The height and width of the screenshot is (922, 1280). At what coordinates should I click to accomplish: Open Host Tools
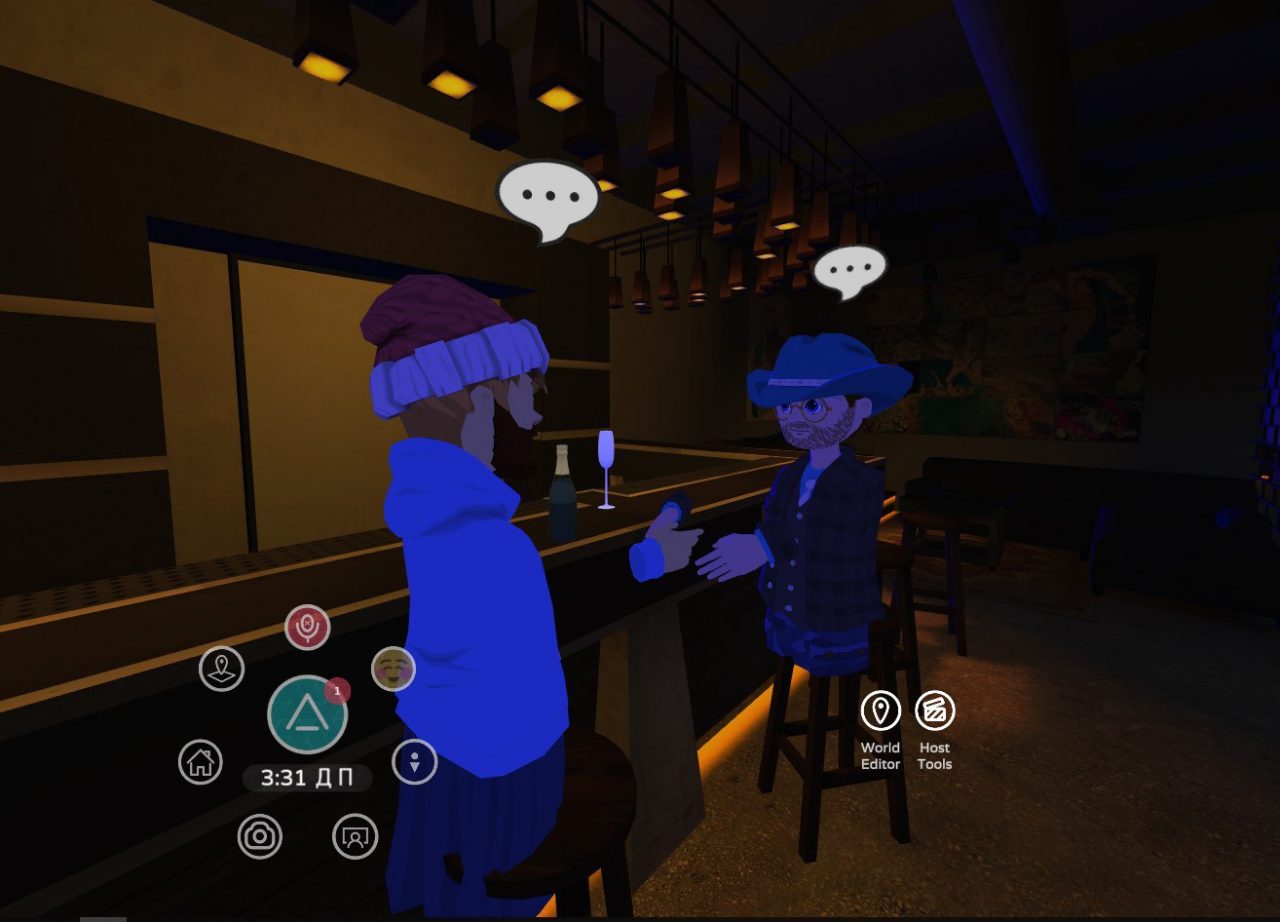[935, 711]
